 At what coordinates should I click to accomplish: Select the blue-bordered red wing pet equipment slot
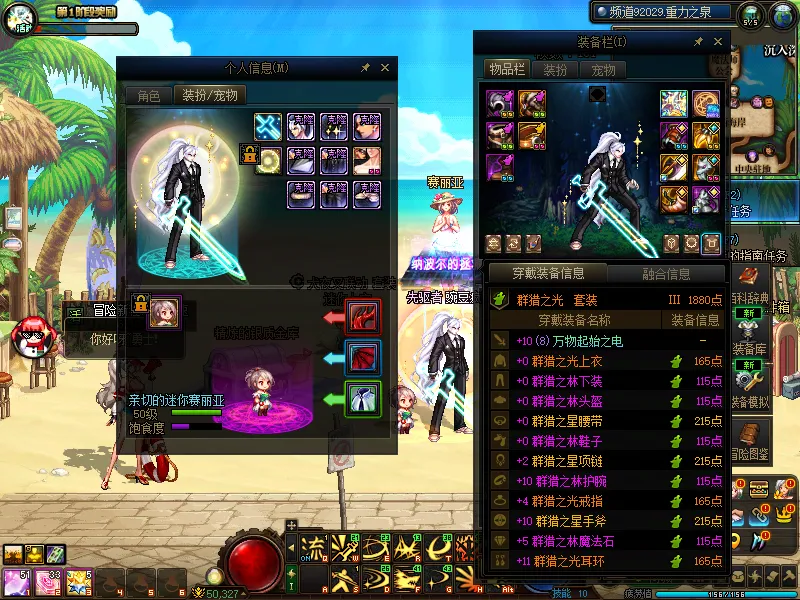tap(362, 358)
